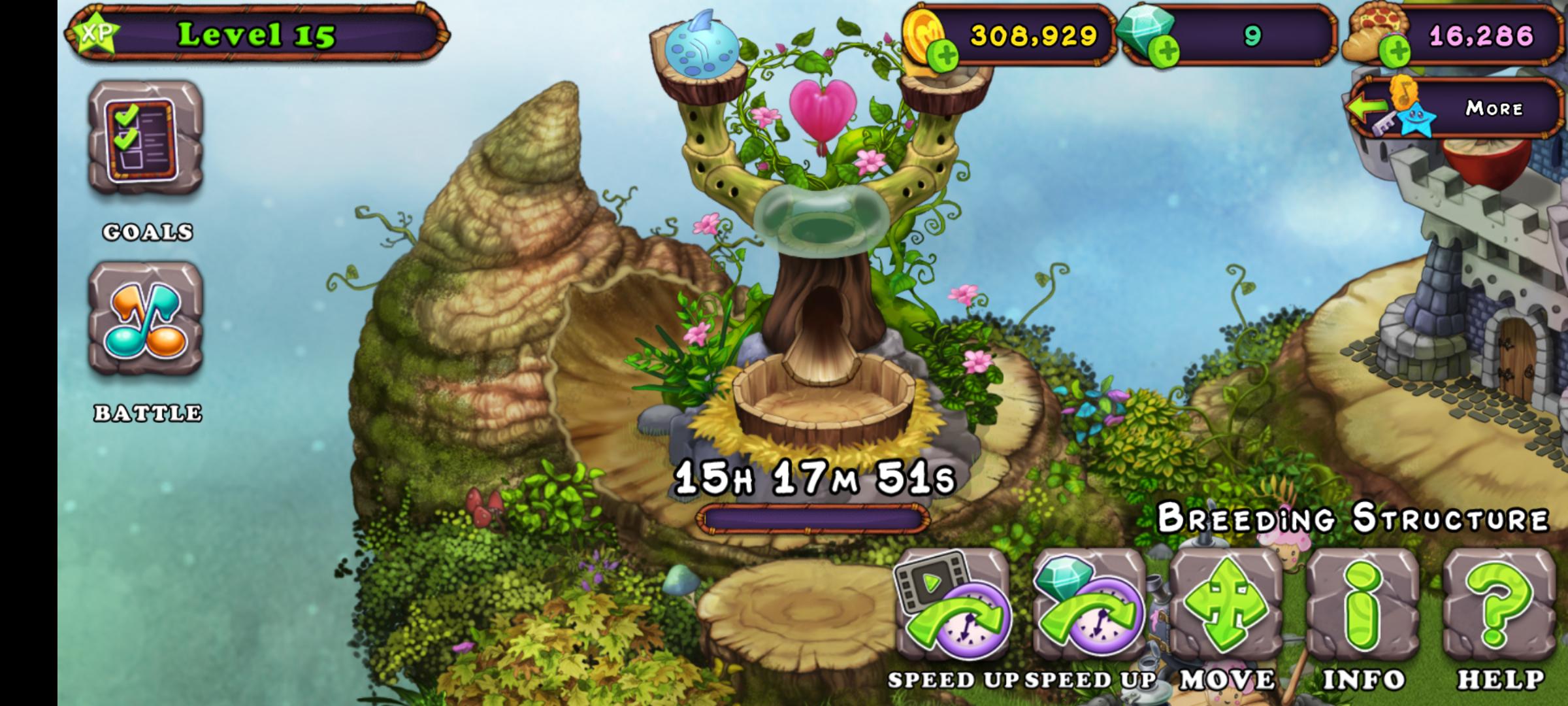Speed up breeding using diamonds
1568x706 pixels.
(1089, 605)
